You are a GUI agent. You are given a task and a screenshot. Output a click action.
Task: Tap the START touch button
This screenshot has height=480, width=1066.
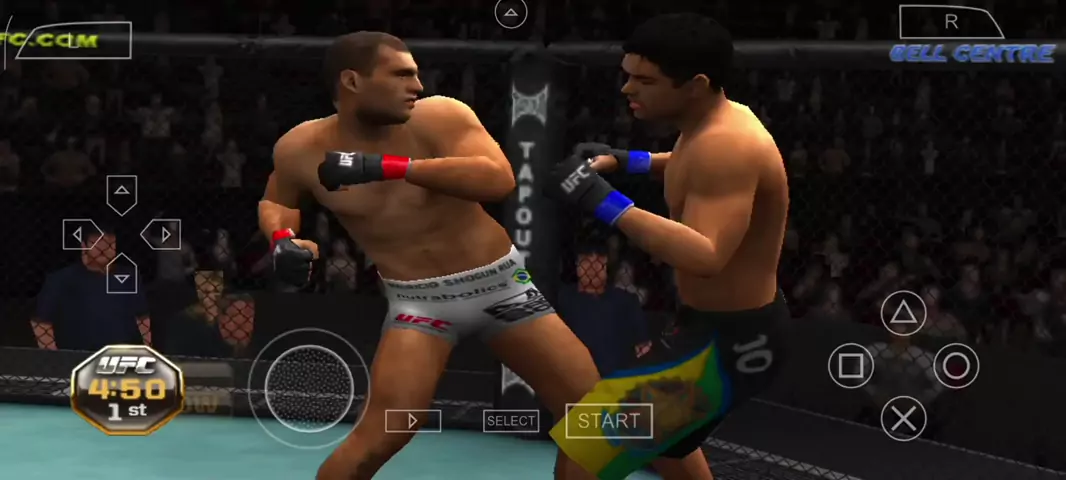tap(609, 421)
